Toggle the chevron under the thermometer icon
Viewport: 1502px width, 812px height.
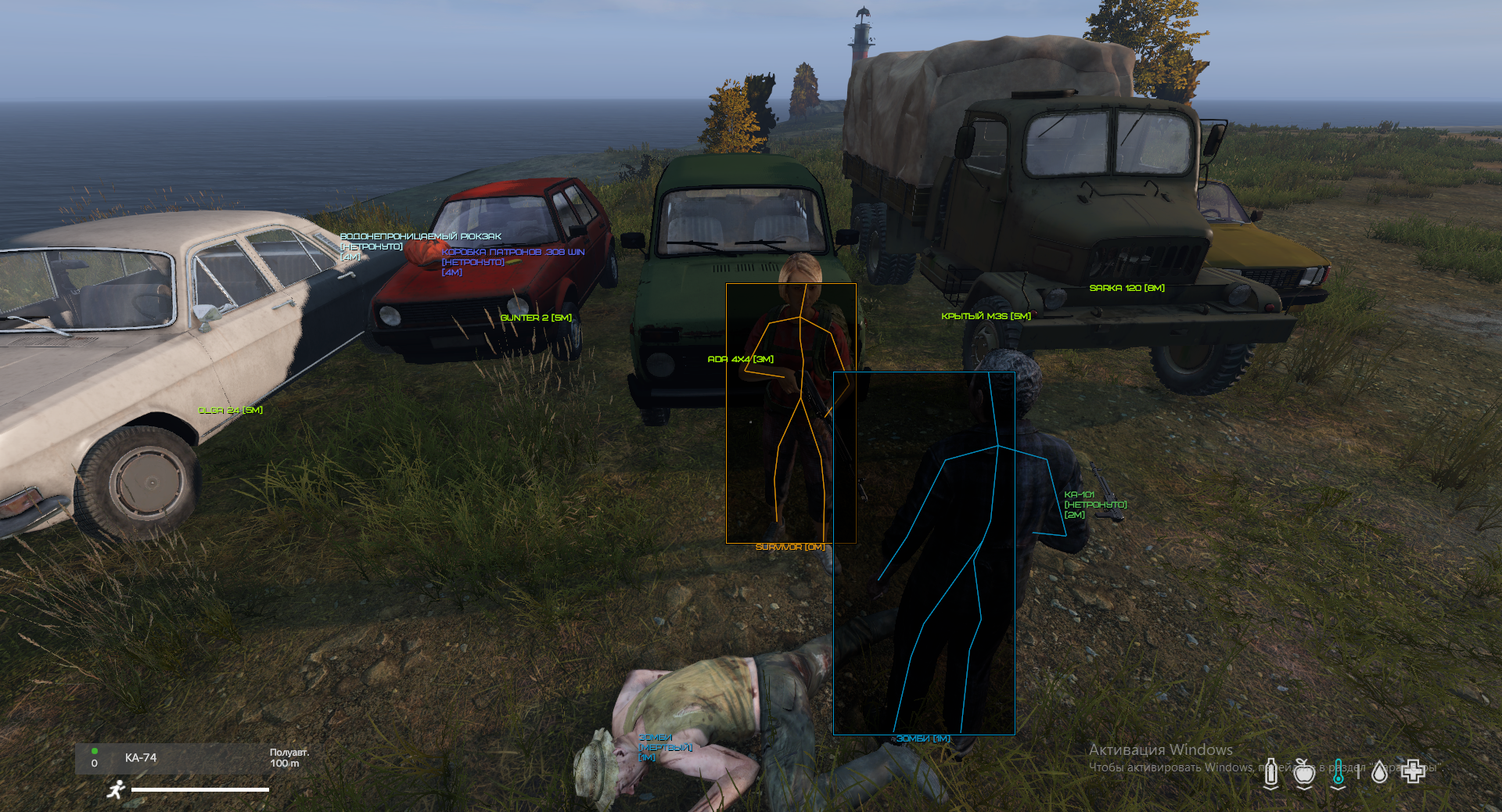[1338, 789]
